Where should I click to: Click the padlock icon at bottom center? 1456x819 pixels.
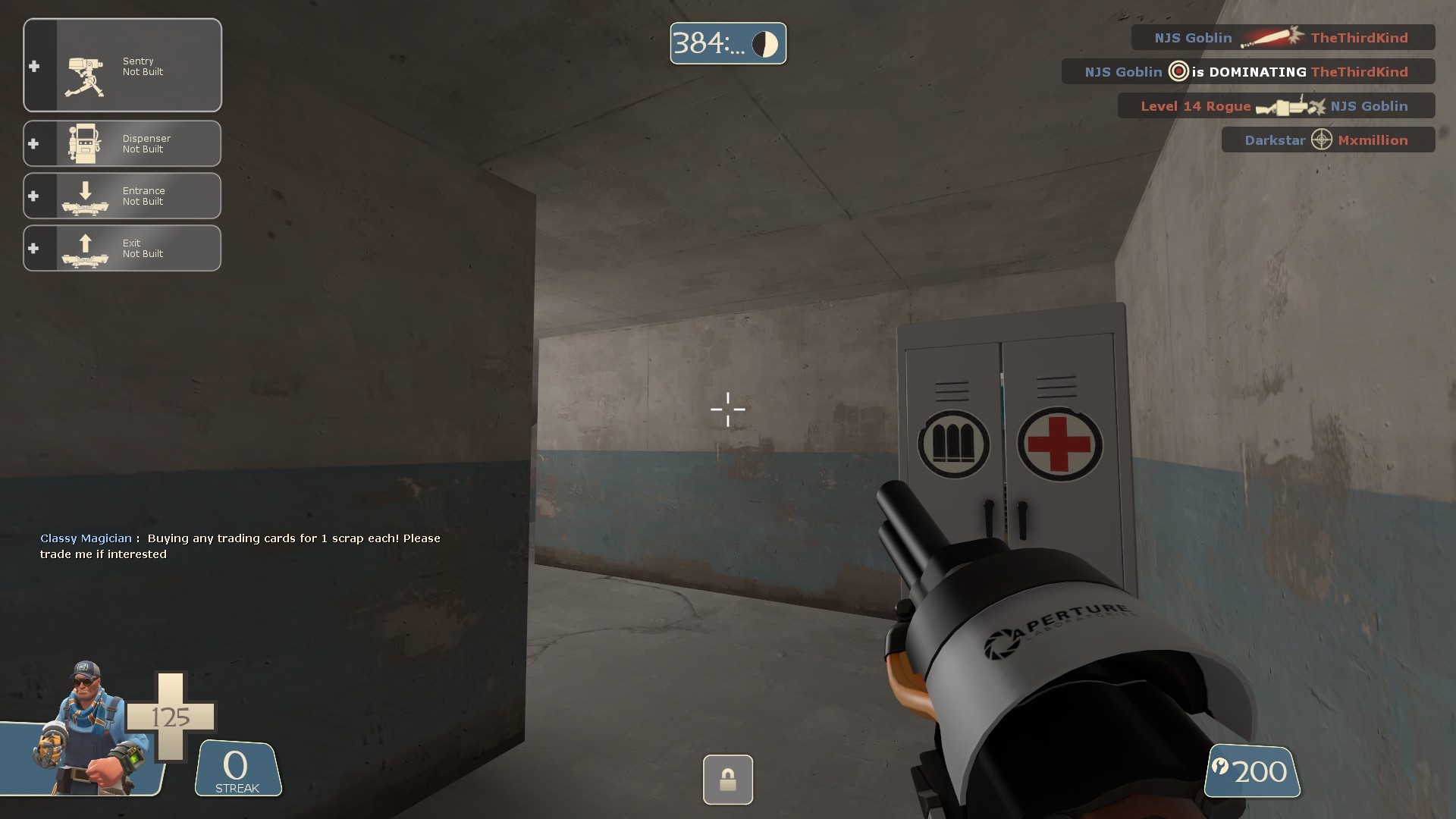pos(727,780)
